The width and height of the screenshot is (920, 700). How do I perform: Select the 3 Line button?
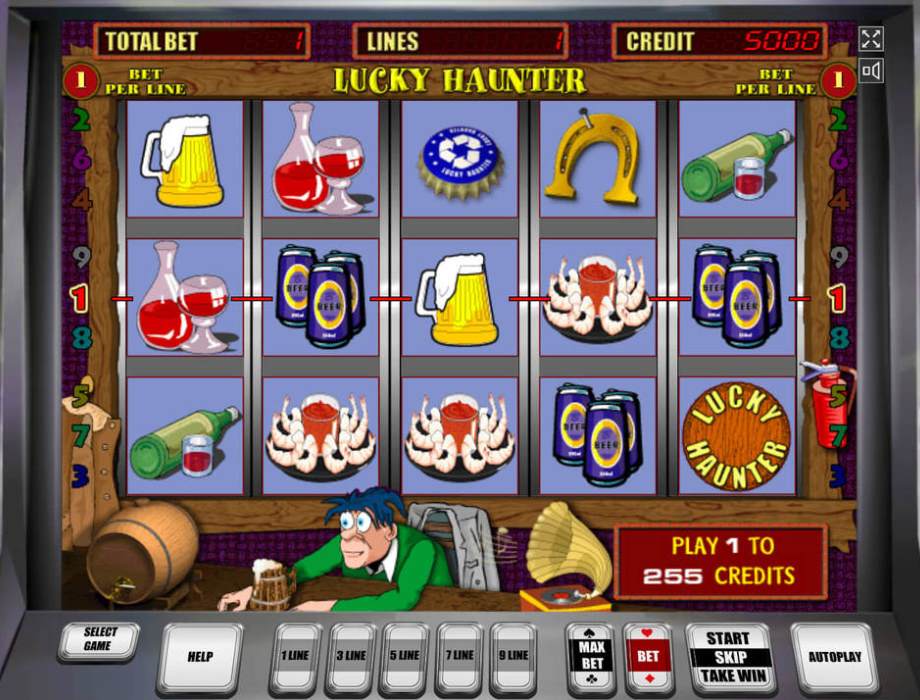click(x=351, y=656)
